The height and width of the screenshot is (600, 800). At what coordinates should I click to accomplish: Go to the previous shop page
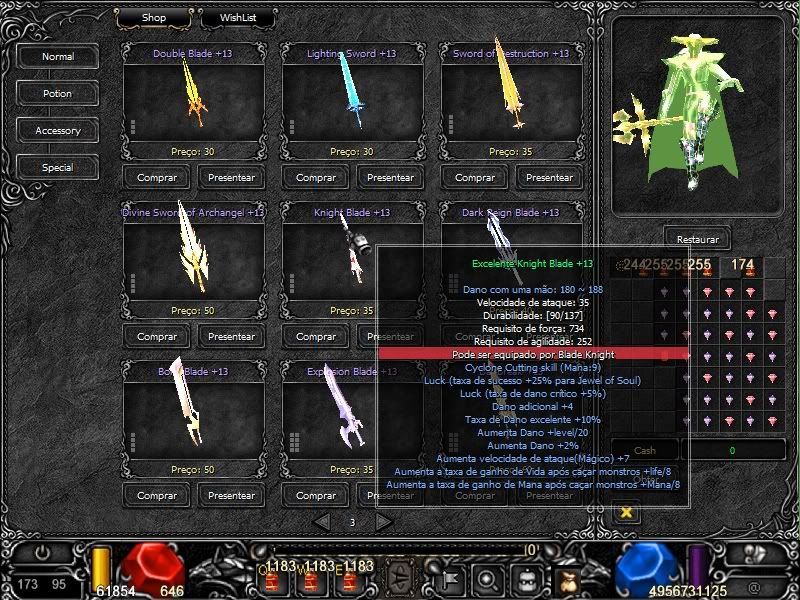click(x=321, y=521)
